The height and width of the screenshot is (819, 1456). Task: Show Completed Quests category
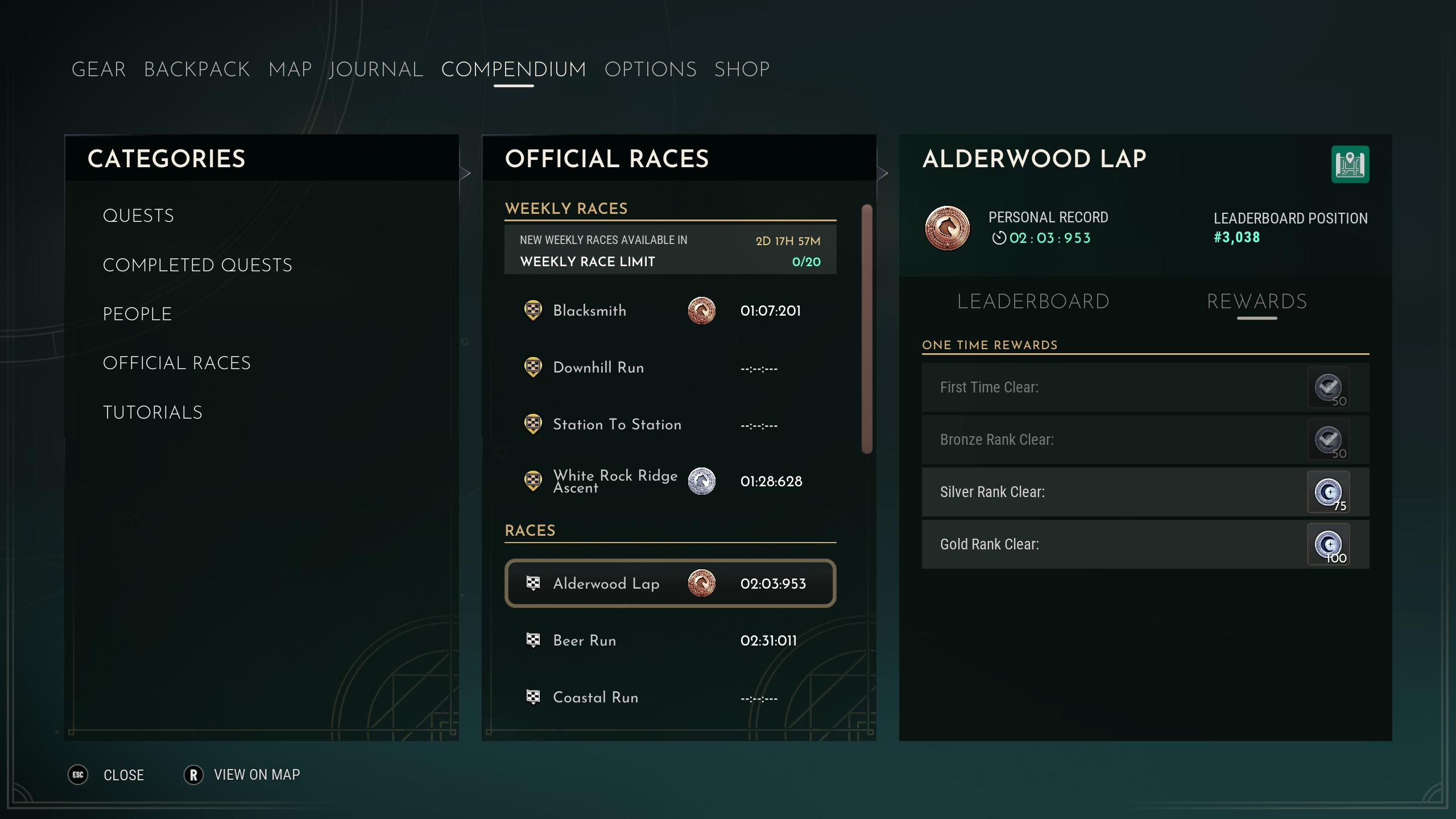197,265
